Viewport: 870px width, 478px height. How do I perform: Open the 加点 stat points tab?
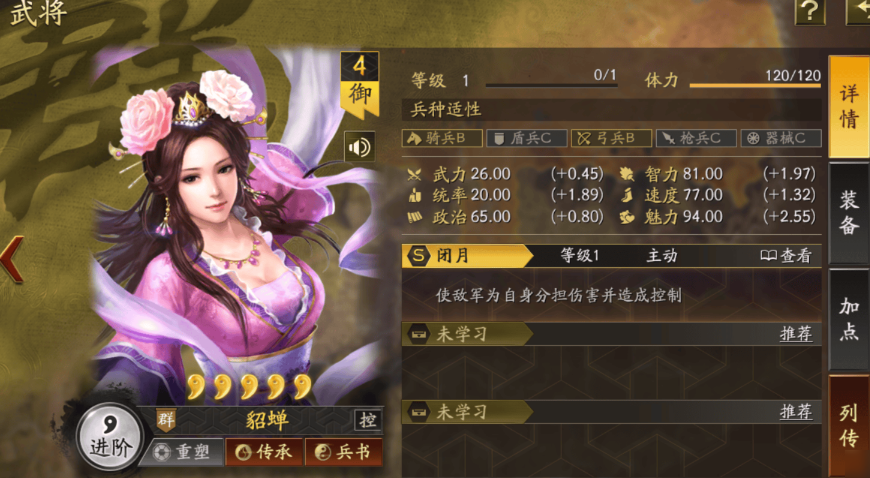(848, 319)
